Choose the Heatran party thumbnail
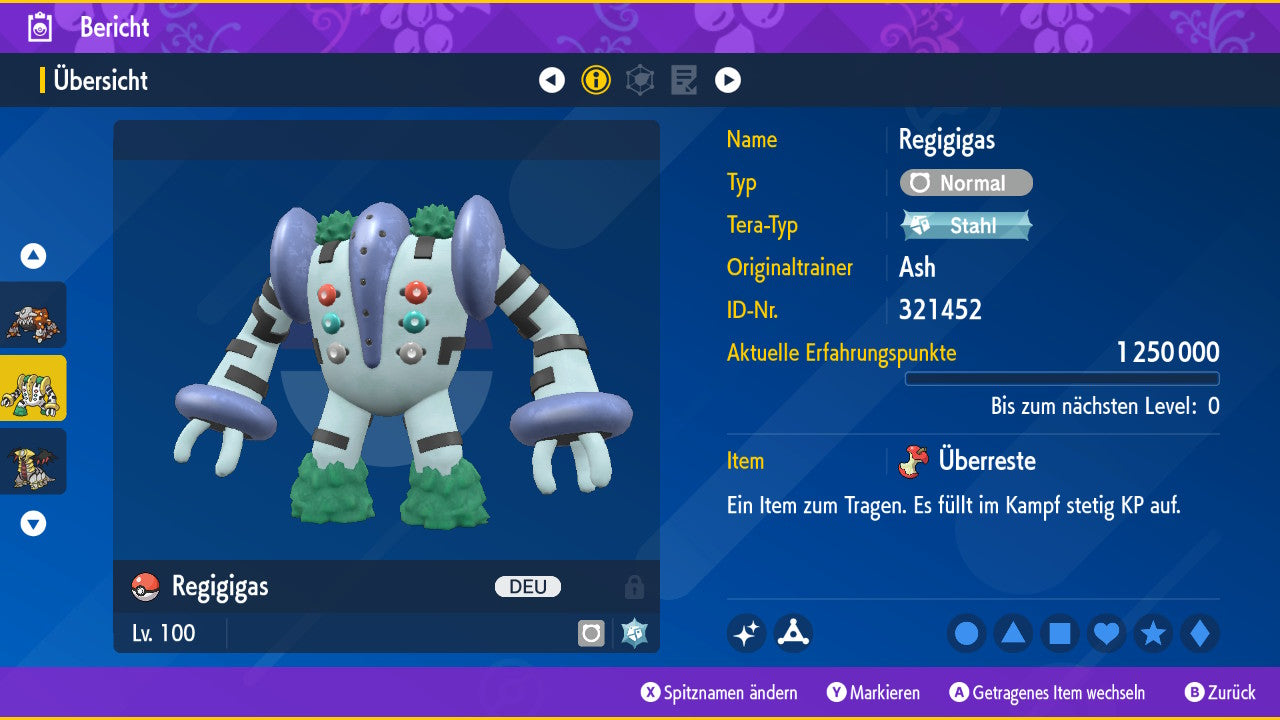Screen dimensions: 1280x720 tap(33, 315)
